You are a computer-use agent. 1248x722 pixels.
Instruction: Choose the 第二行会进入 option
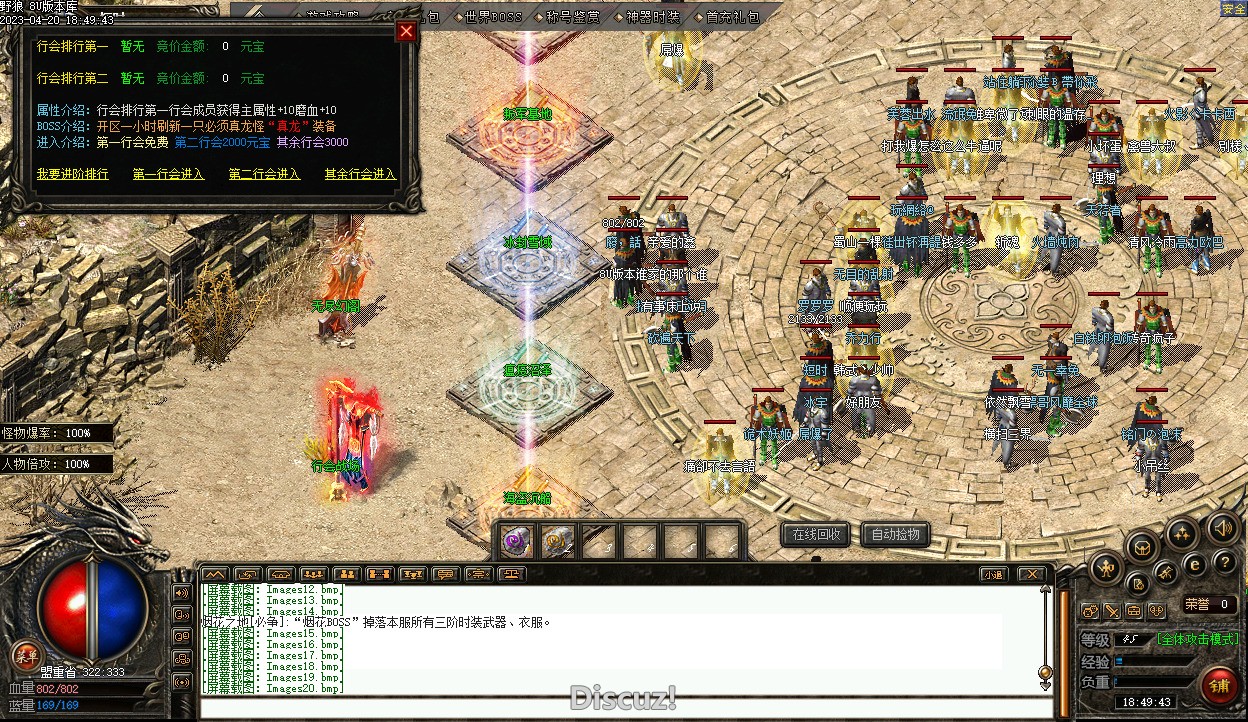pyautogui.click(x=264, y=174)
